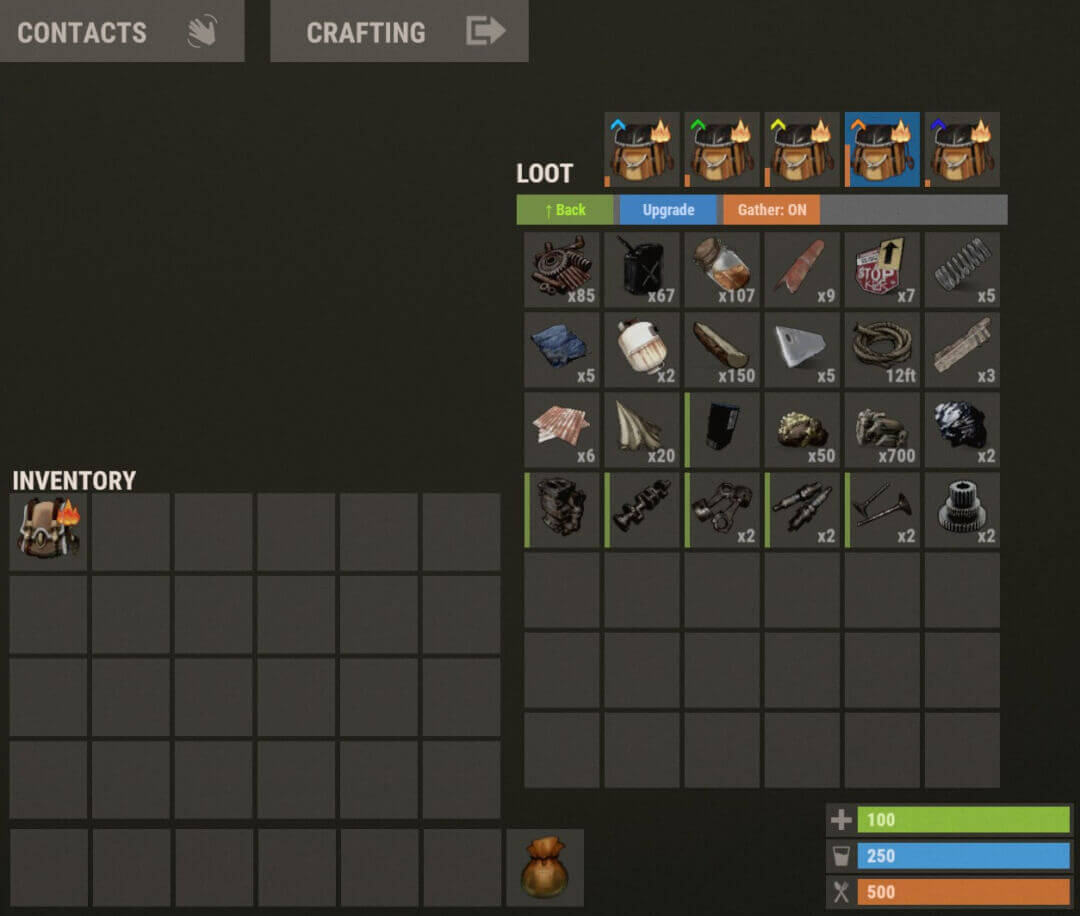Image resolution: width=1080 pixels, height=916 pixels.
Task: Switch to the light-blue arrow backpack tab
Action: click(x=642, y=150)
